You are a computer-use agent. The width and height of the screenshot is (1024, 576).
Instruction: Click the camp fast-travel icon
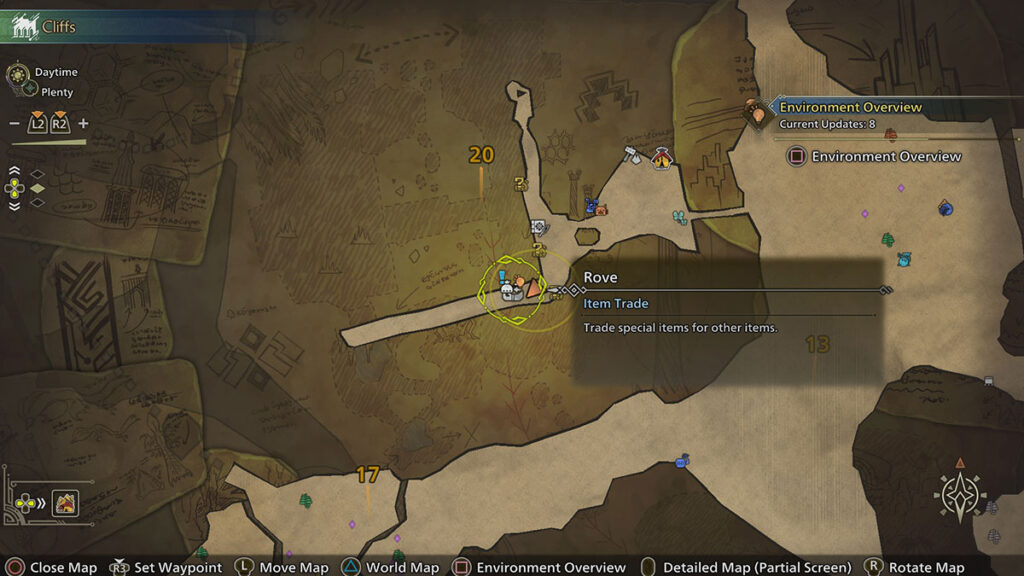pos(66,502)
